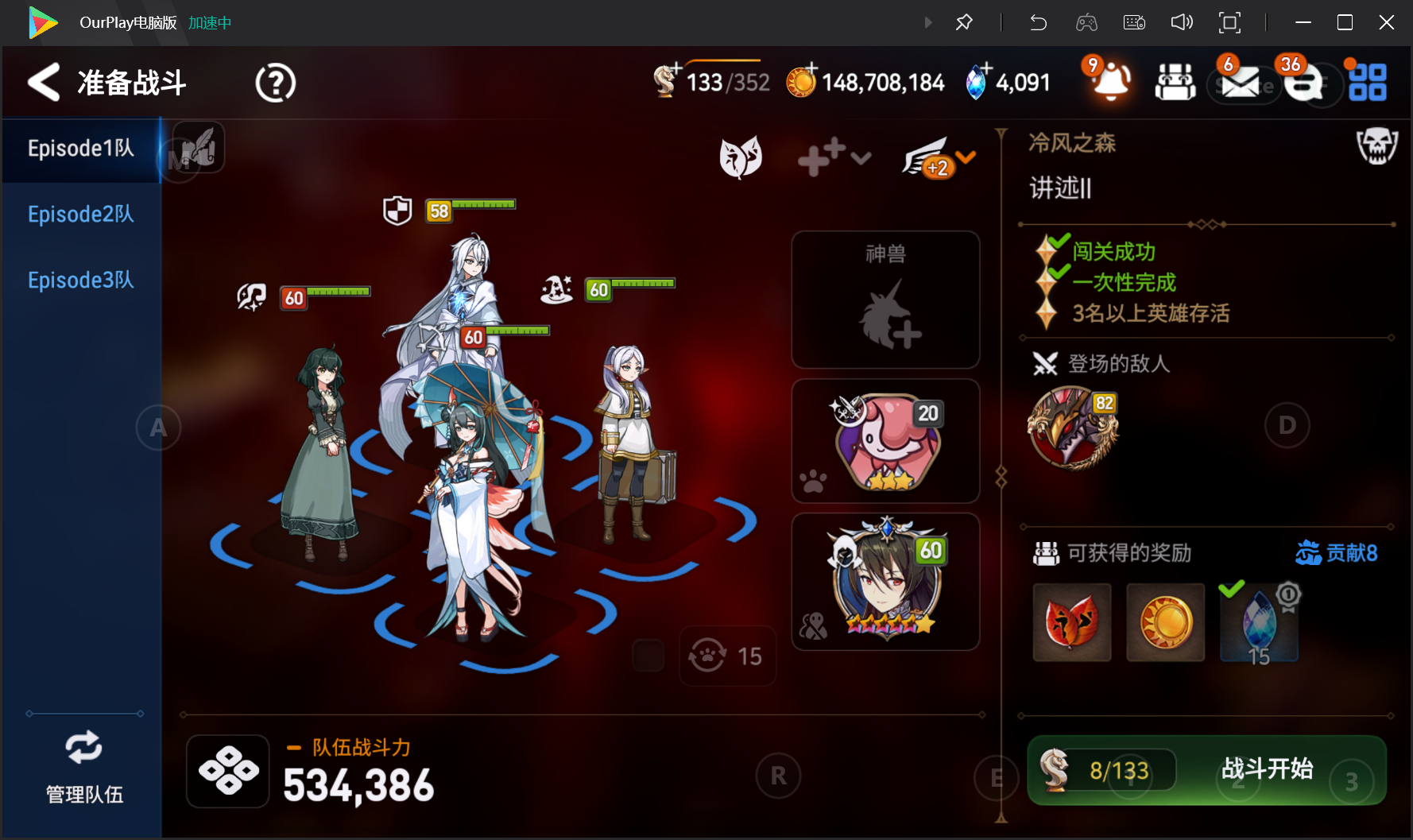
Task: Click the leaf-shaped skill icon above the team
Action: [741, 157]
